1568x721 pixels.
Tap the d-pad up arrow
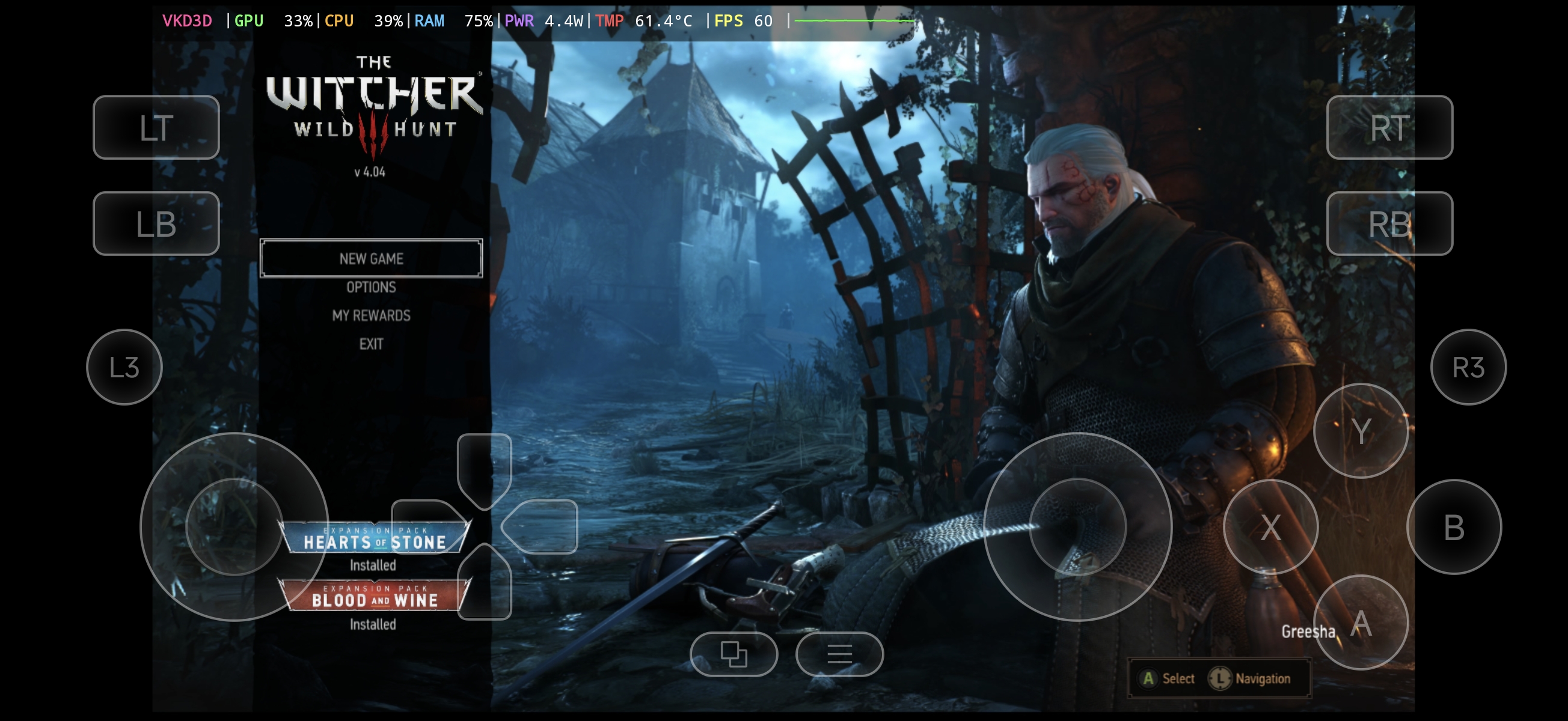tap(484, 469)
